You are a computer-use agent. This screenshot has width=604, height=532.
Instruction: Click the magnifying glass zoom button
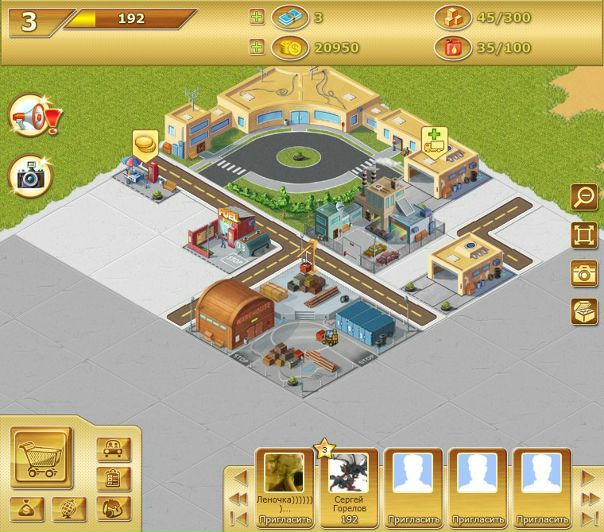(583, 198)
